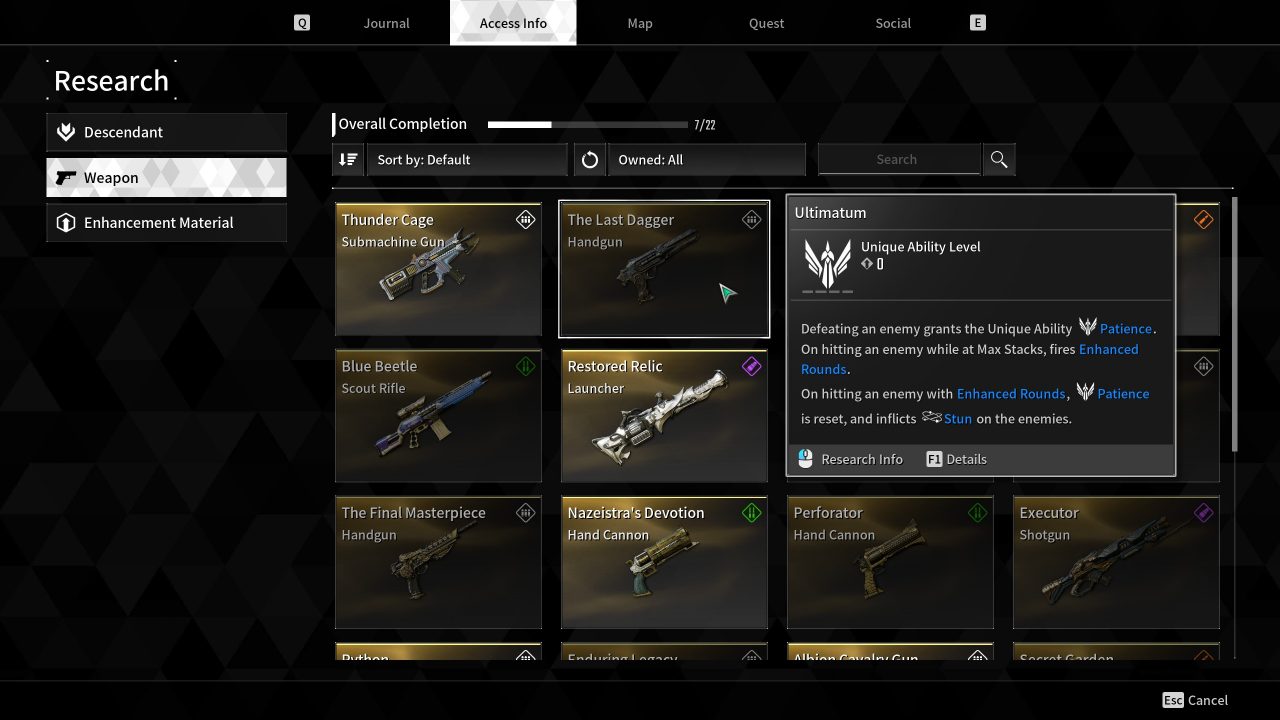Click the Weapon category gun icon
Image resolution: width=1280 pixels, height=720 pixels.
67,177
